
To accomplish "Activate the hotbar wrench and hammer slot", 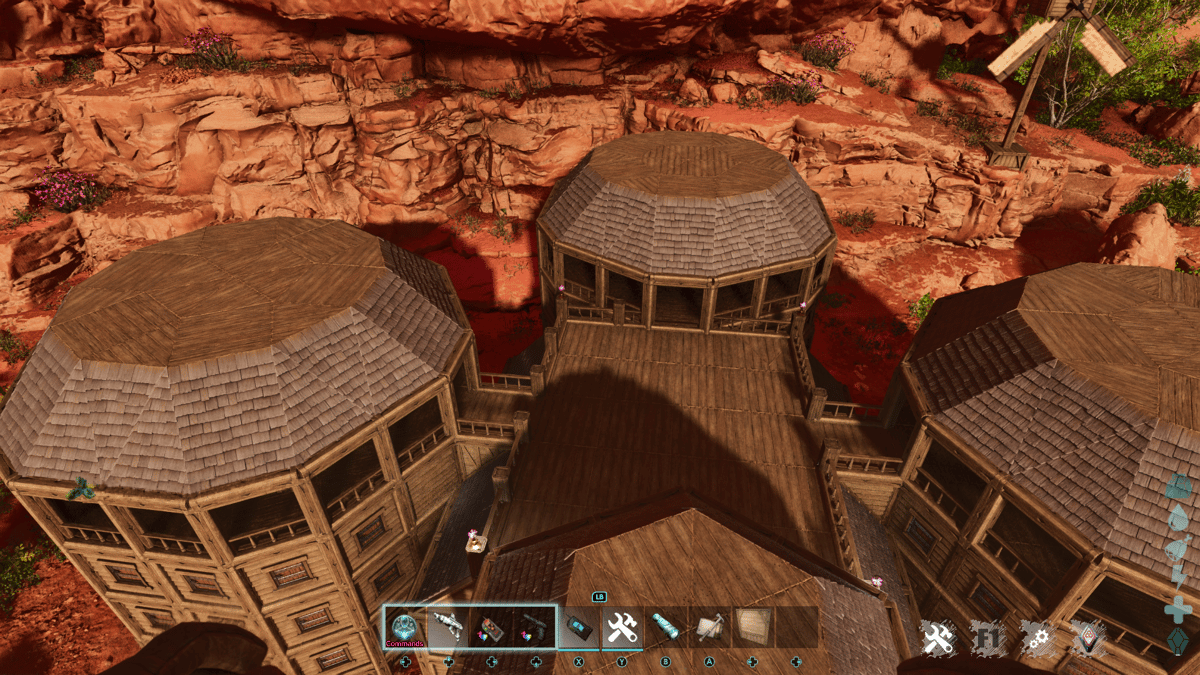I will click(622, 627).
